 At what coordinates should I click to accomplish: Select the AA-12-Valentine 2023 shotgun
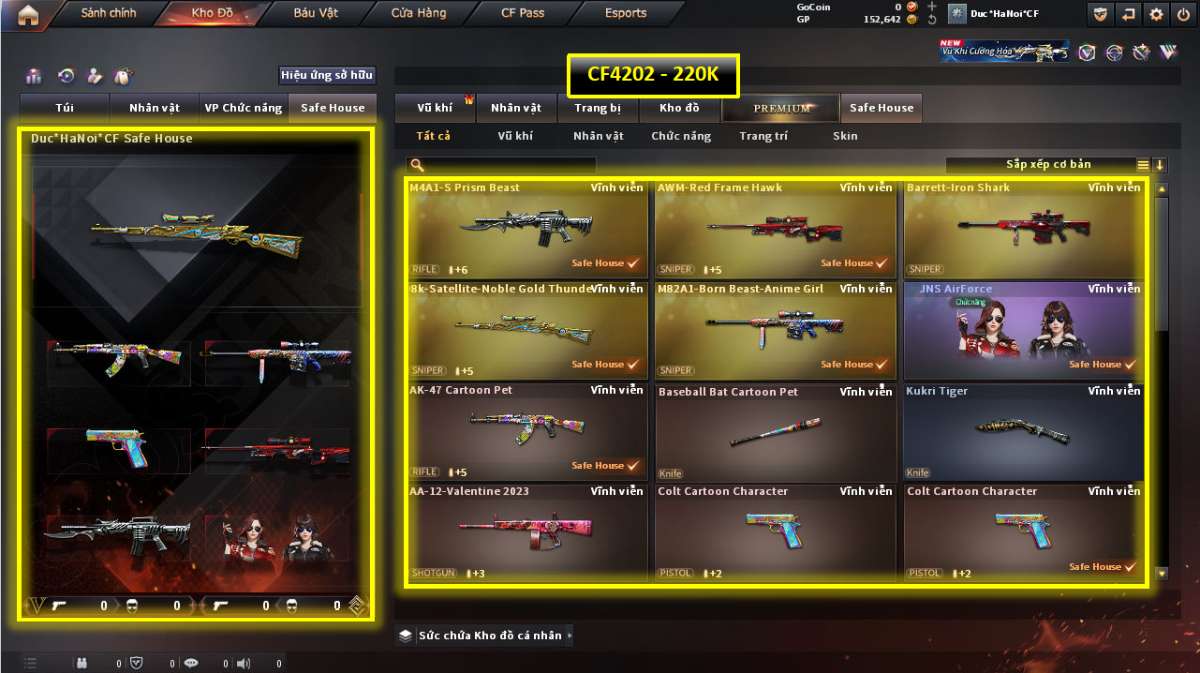pos(527,532)
